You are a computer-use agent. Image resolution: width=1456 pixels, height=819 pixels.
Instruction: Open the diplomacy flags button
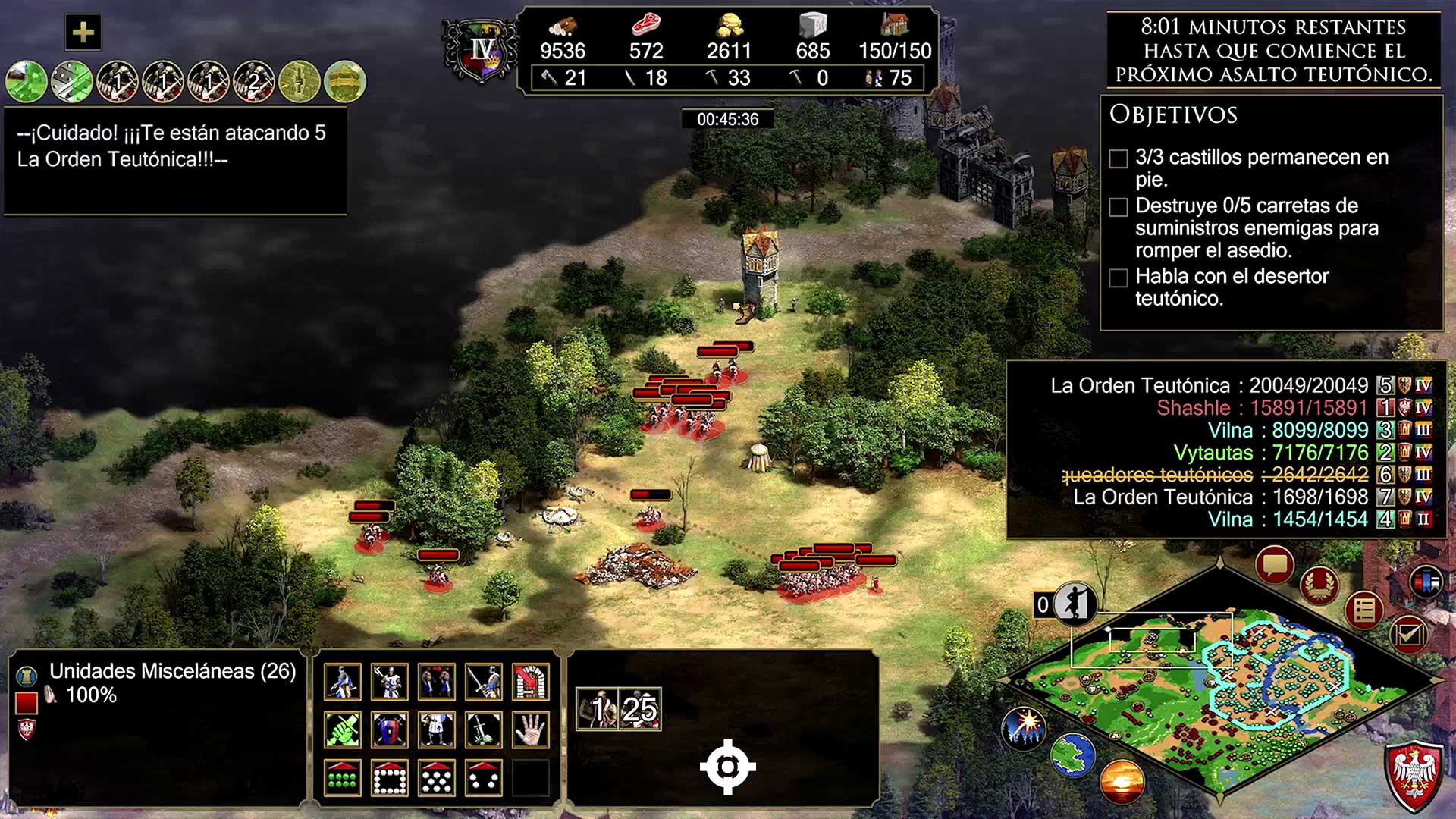1426,582
